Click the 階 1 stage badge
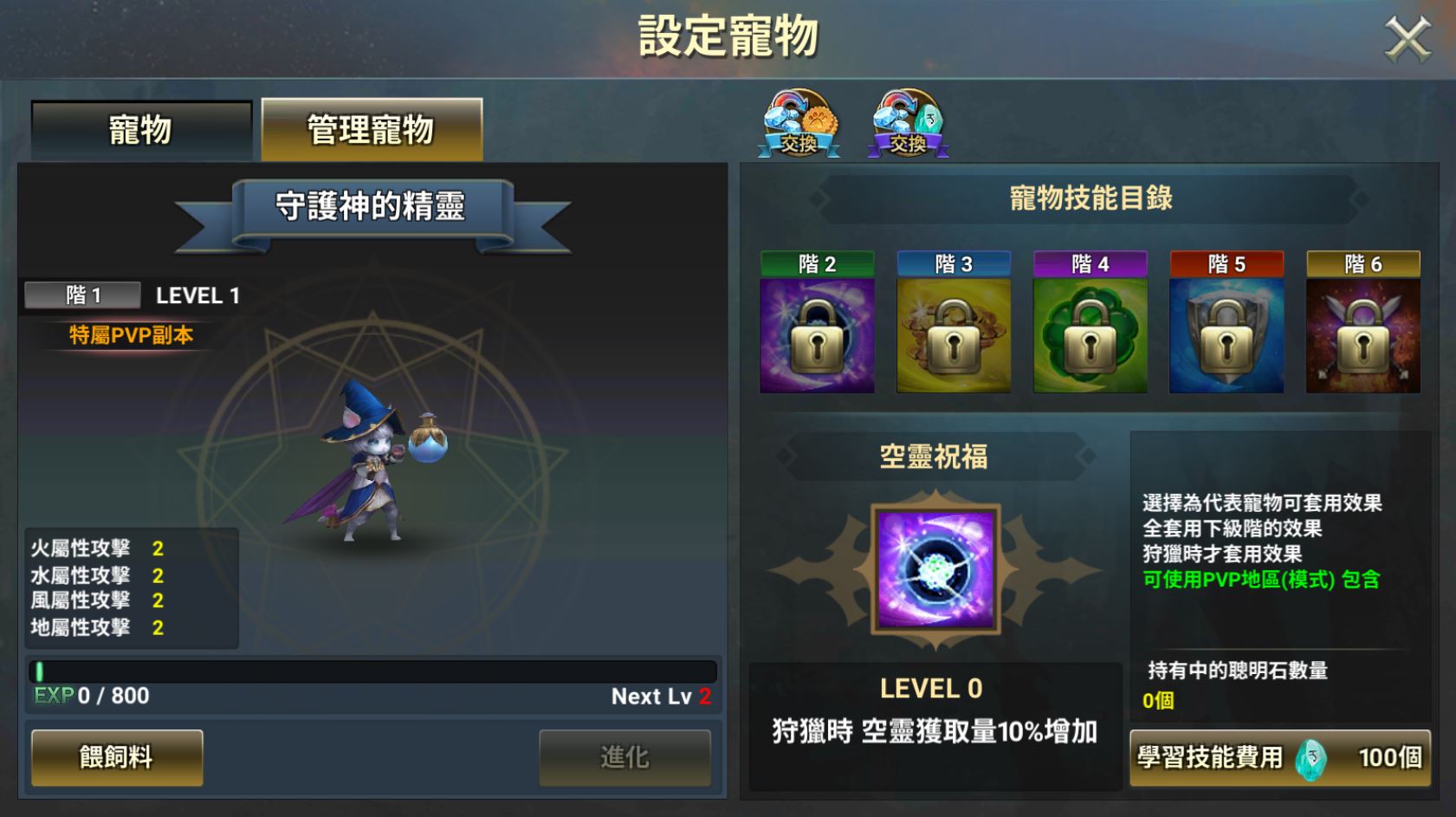This screenshot has width=1456, height=817. click(x=81, y=295)
